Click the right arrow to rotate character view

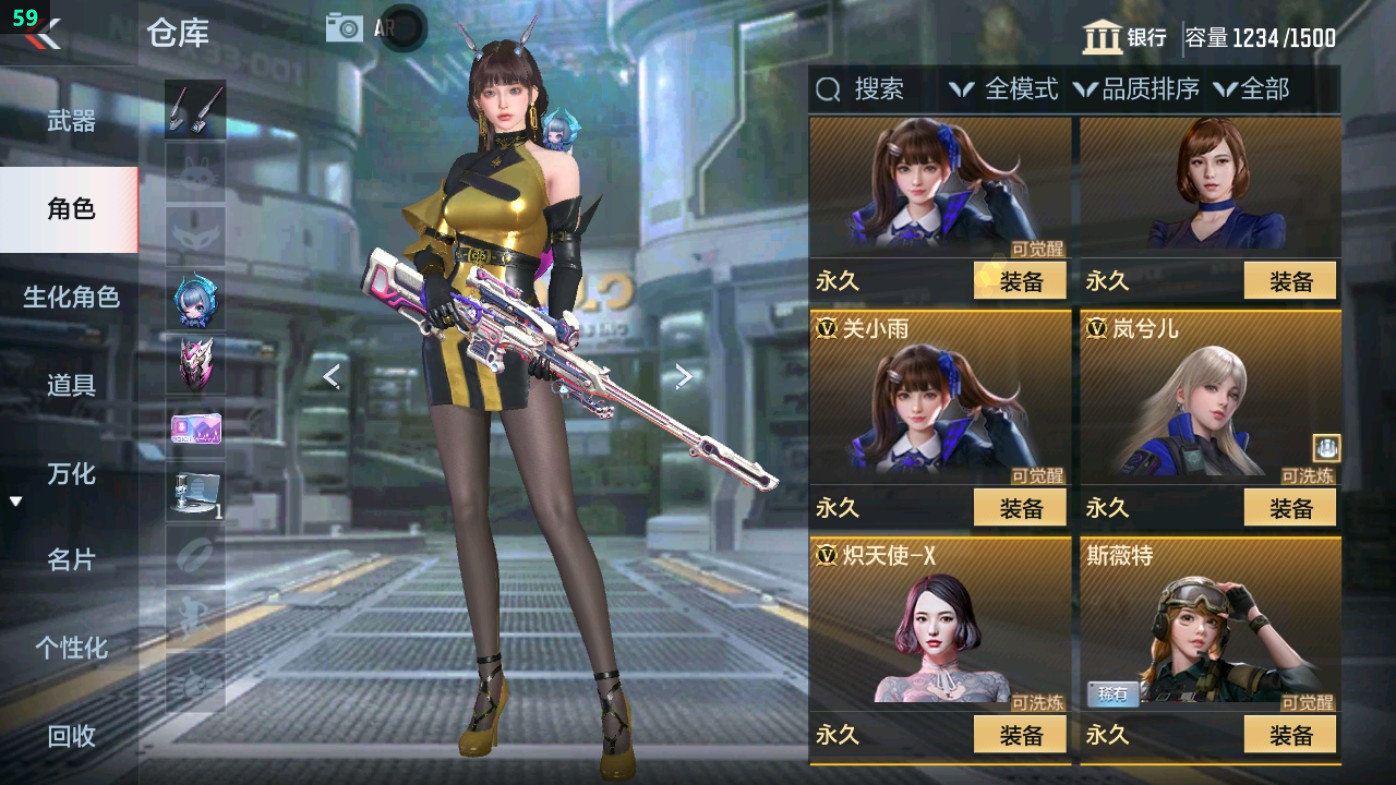[x=684, y=373]
